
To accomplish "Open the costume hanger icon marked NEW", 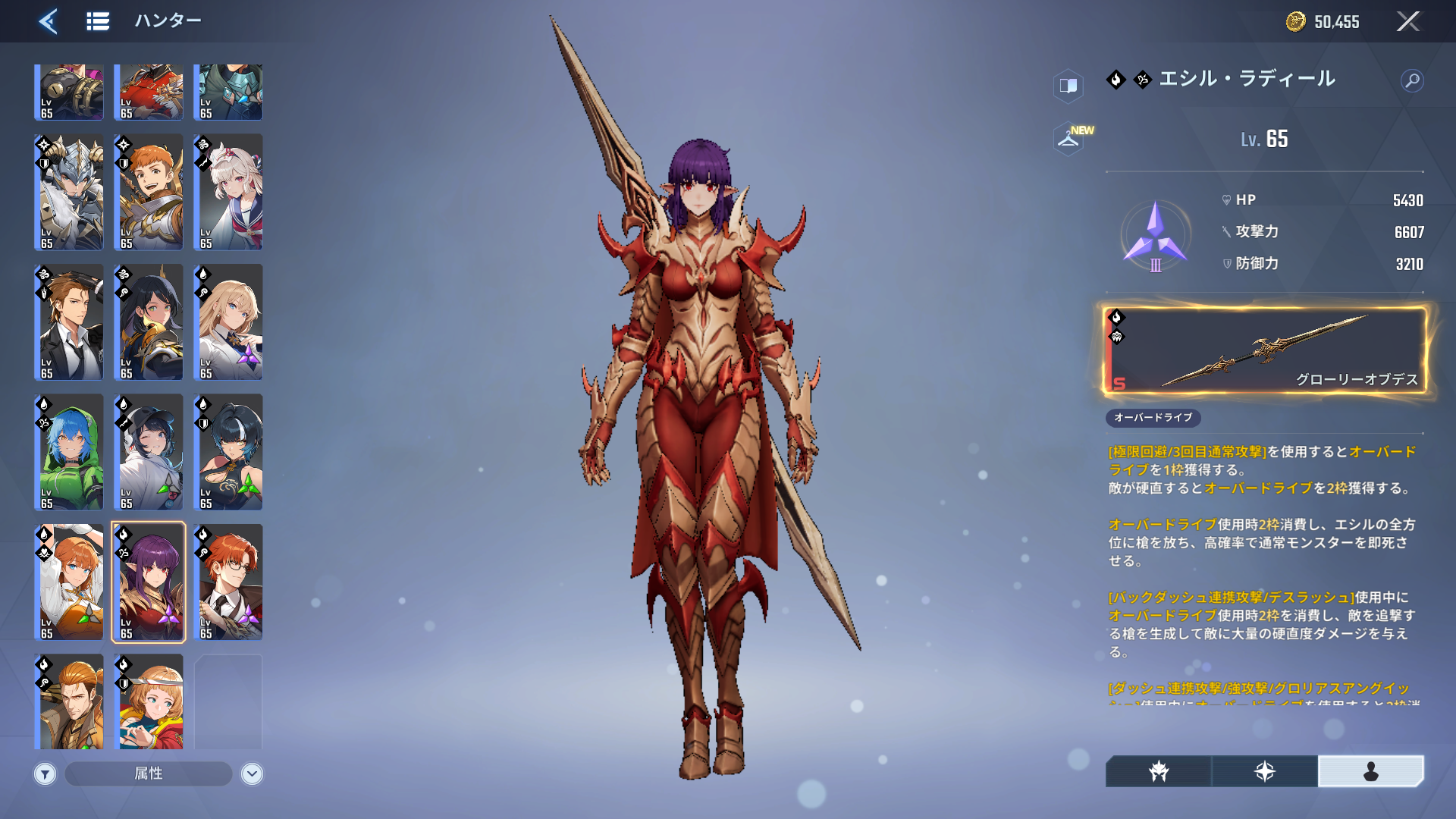I will point(1069,139).
